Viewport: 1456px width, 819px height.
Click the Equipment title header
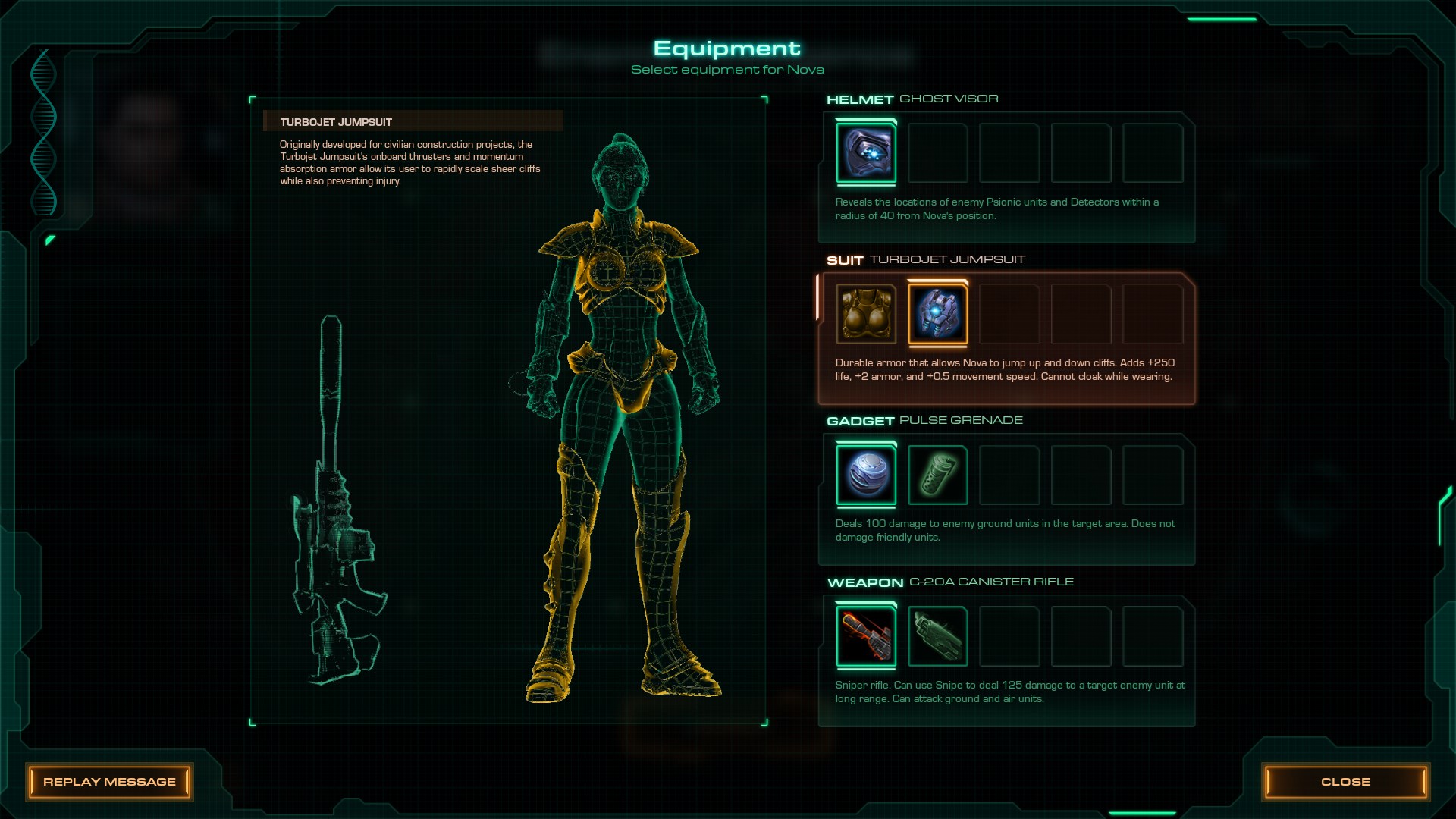click(x=726, y=48)
